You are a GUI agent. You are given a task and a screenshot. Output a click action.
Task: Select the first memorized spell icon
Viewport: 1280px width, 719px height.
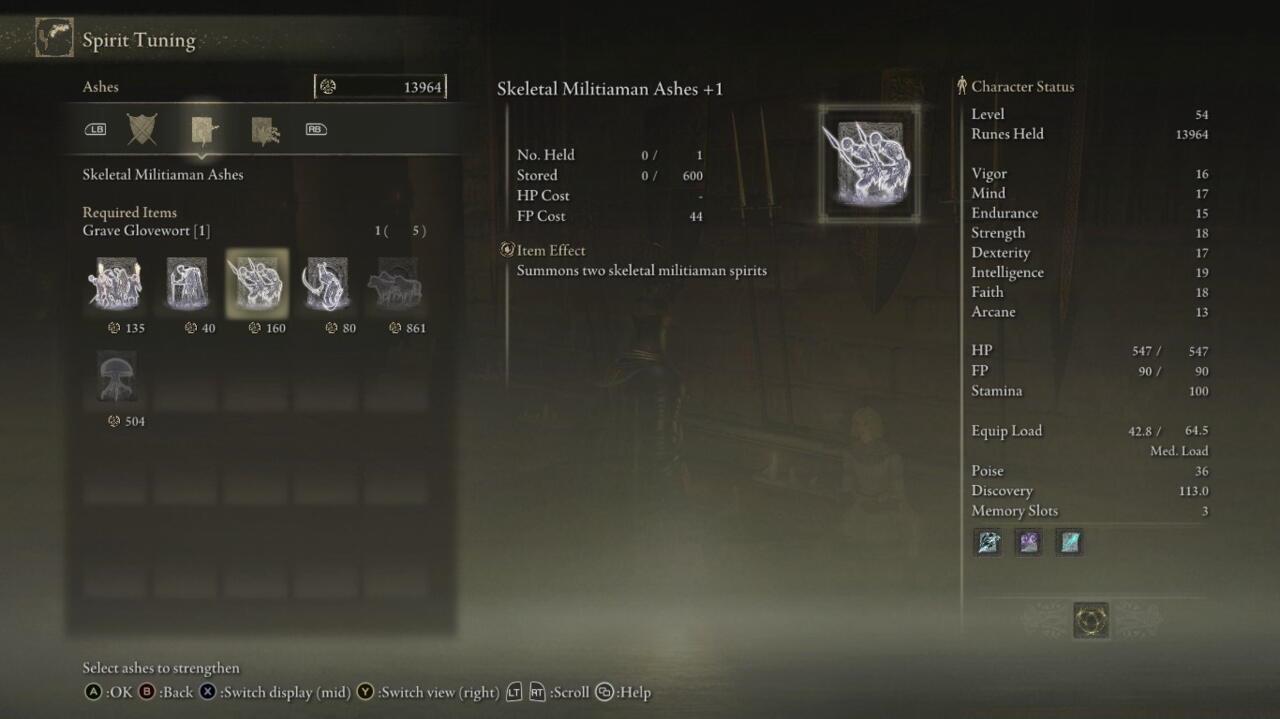tap(988, 542)
